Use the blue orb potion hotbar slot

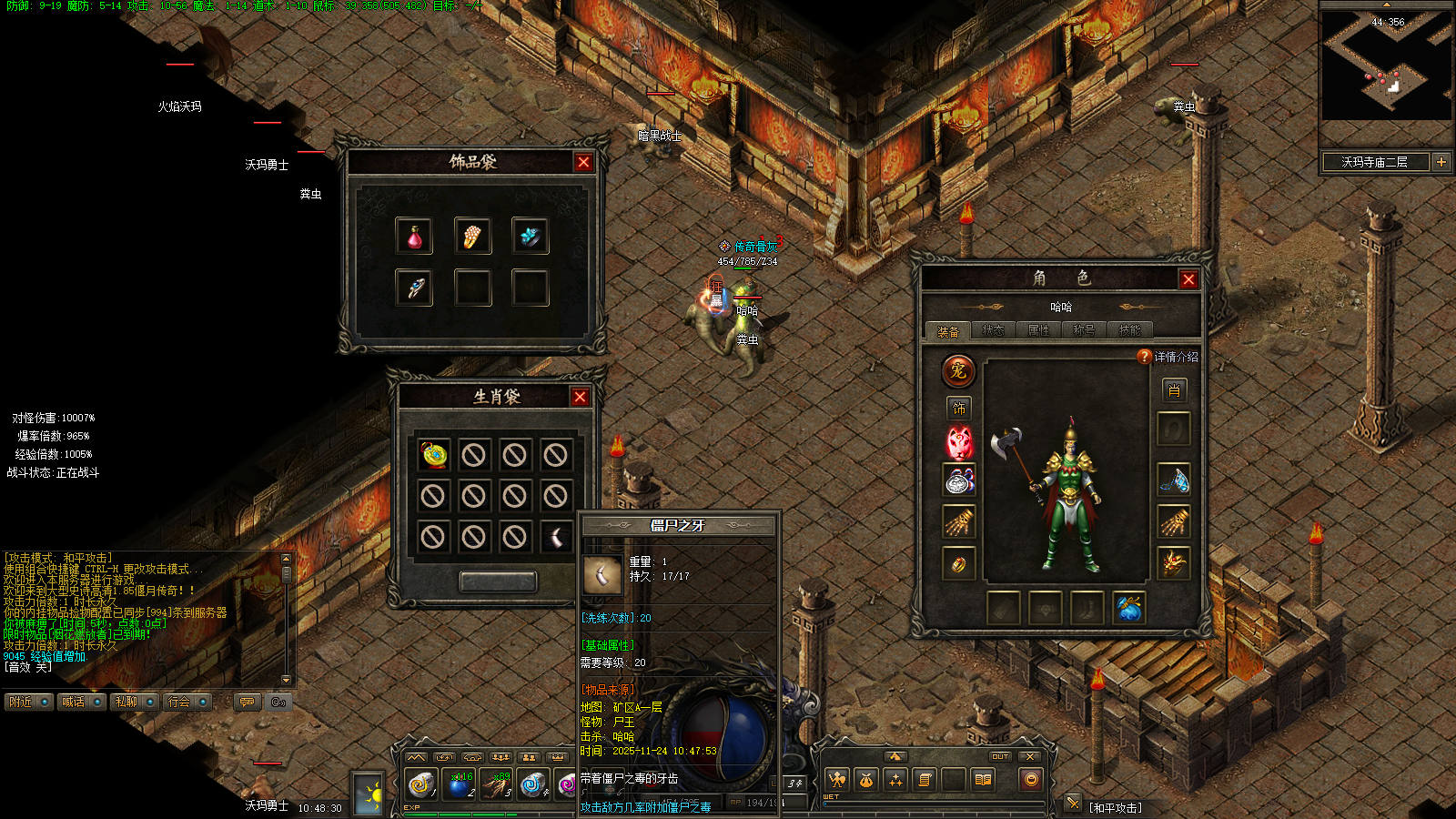(459, 783)
